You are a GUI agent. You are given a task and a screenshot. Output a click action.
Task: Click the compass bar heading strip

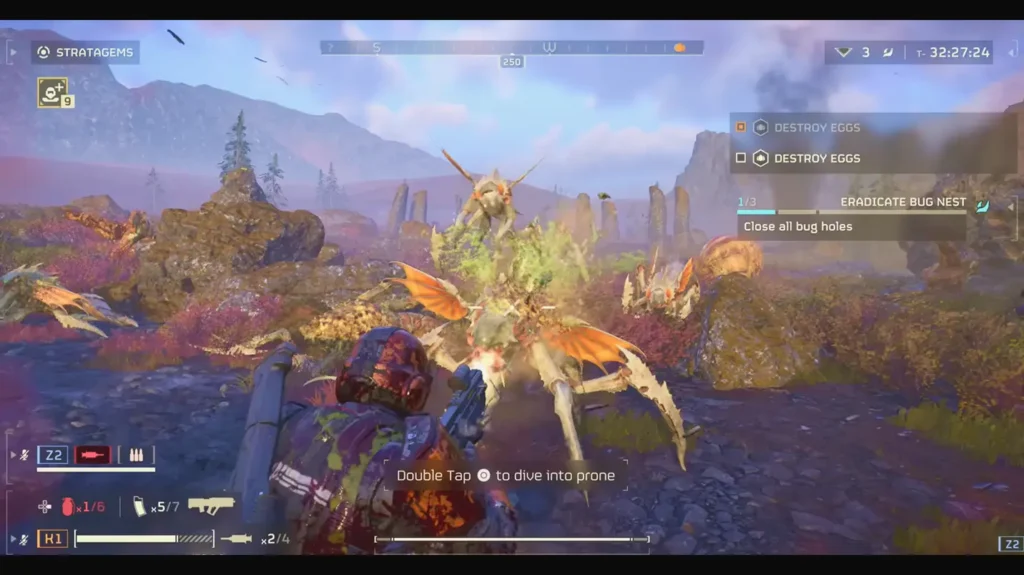point(511,47)
